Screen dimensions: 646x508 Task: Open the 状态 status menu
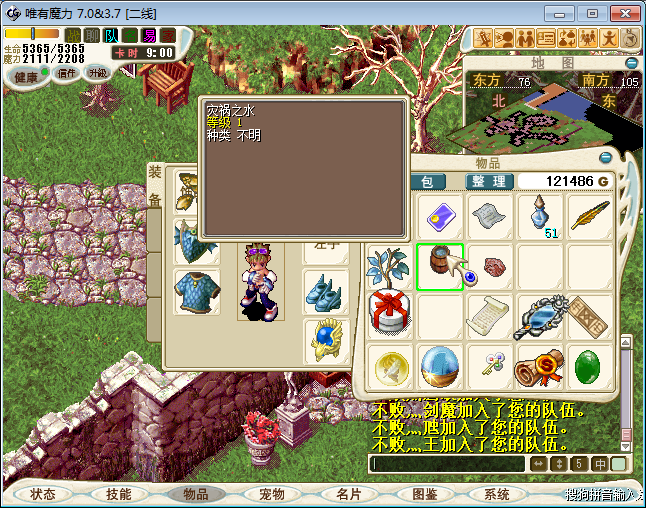click(43, 494)
